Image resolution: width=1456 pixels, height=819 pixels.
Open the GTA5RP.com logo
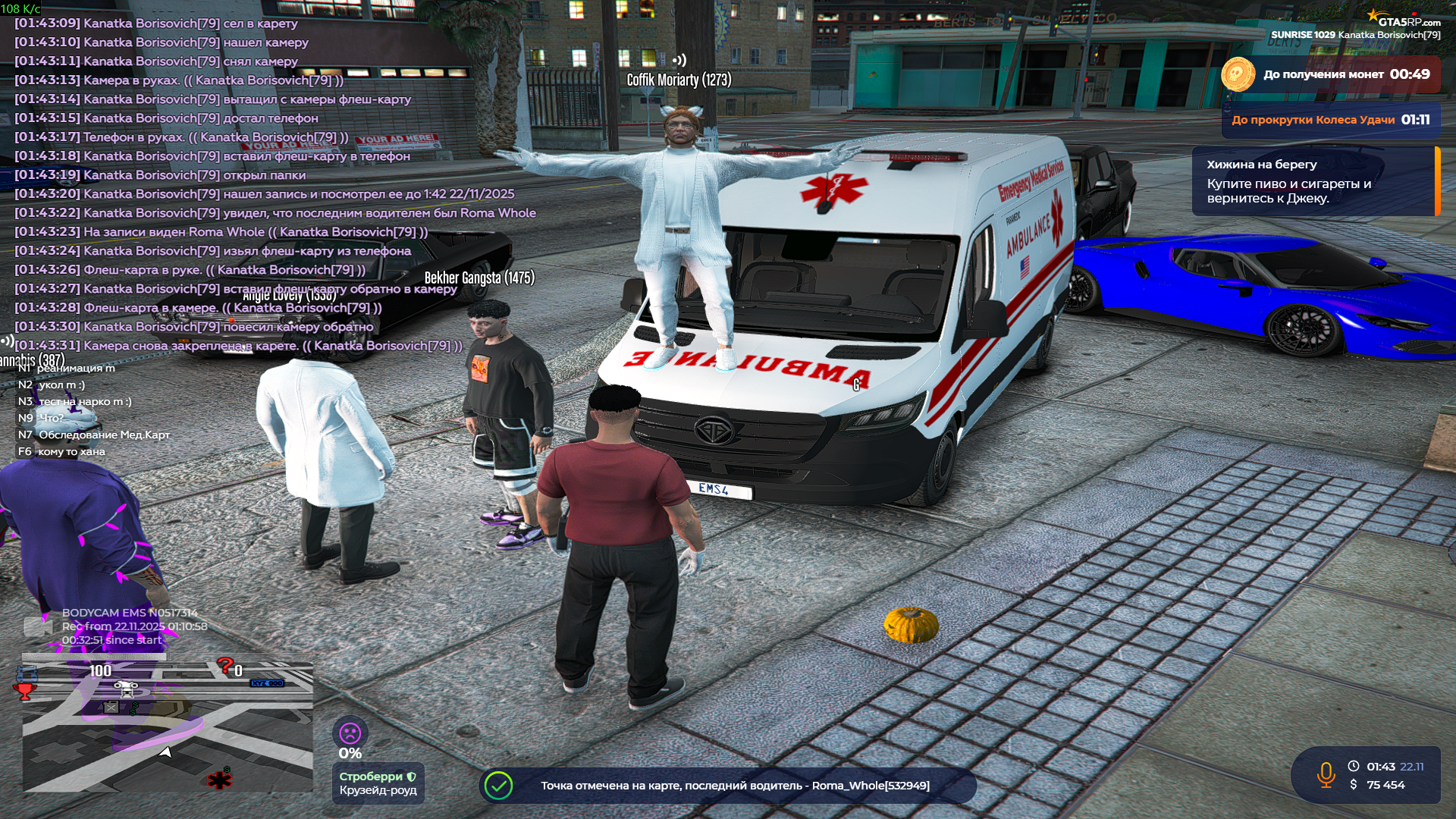[x=1408, y=20]
